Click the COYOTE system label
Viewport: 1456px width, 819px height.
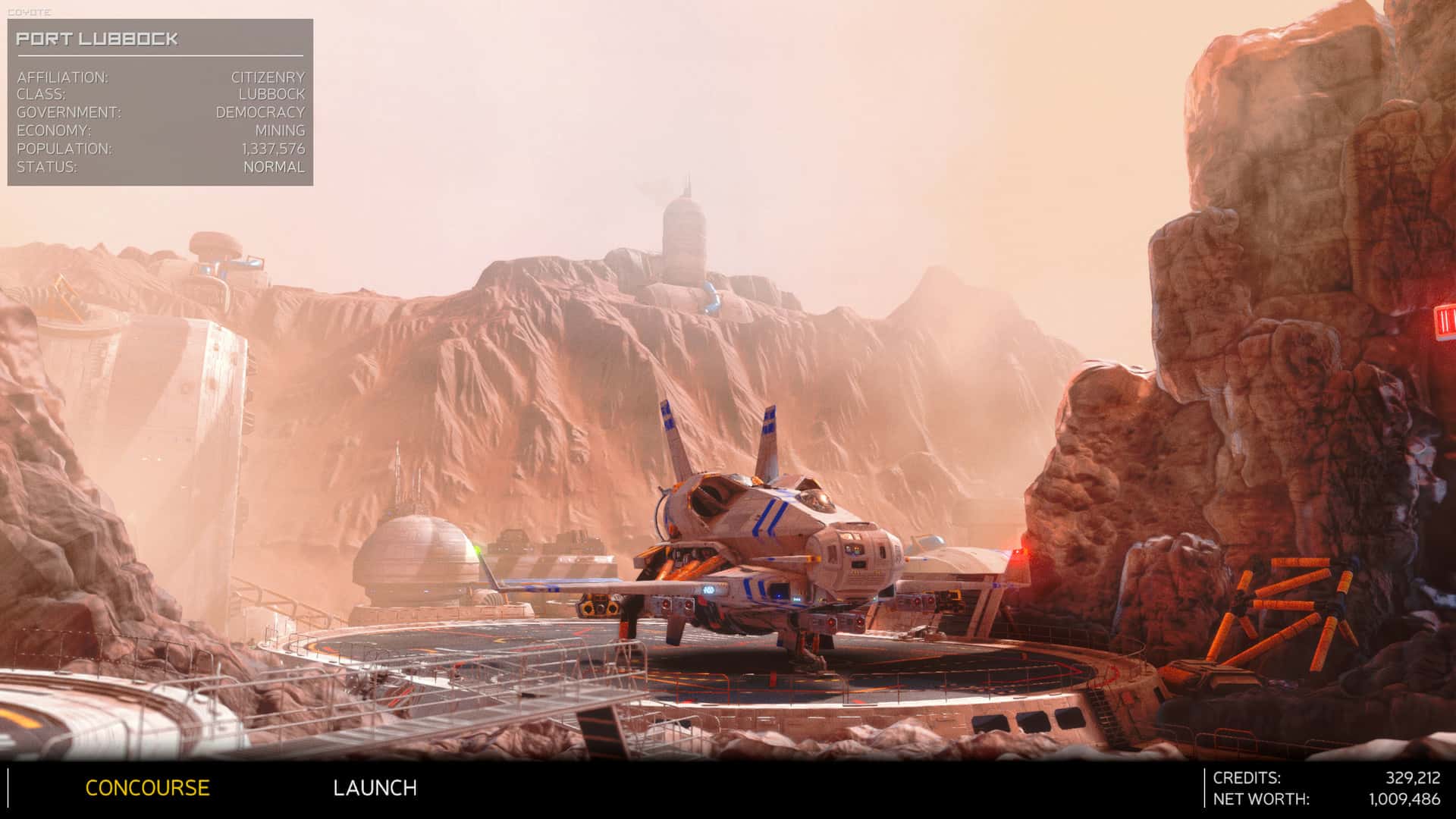(x=29, y=11)
